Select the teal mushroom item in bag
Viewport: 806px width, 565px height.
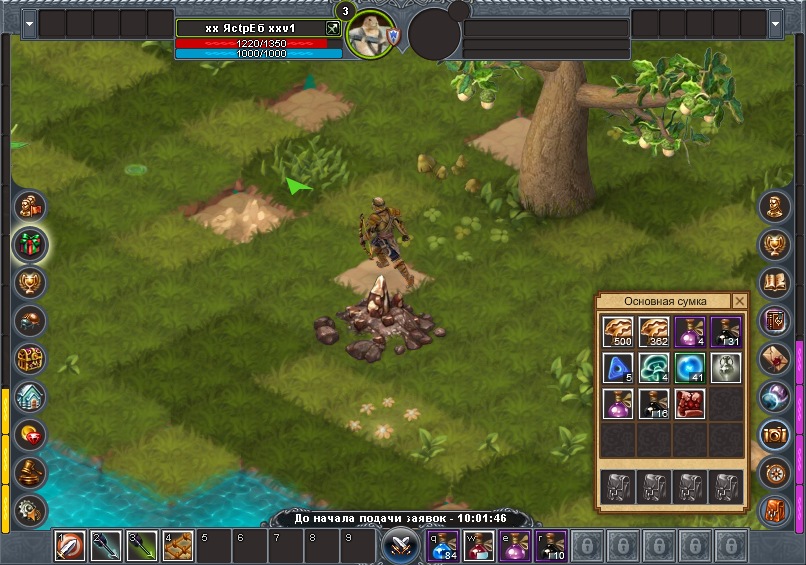[x=654, y=368]
